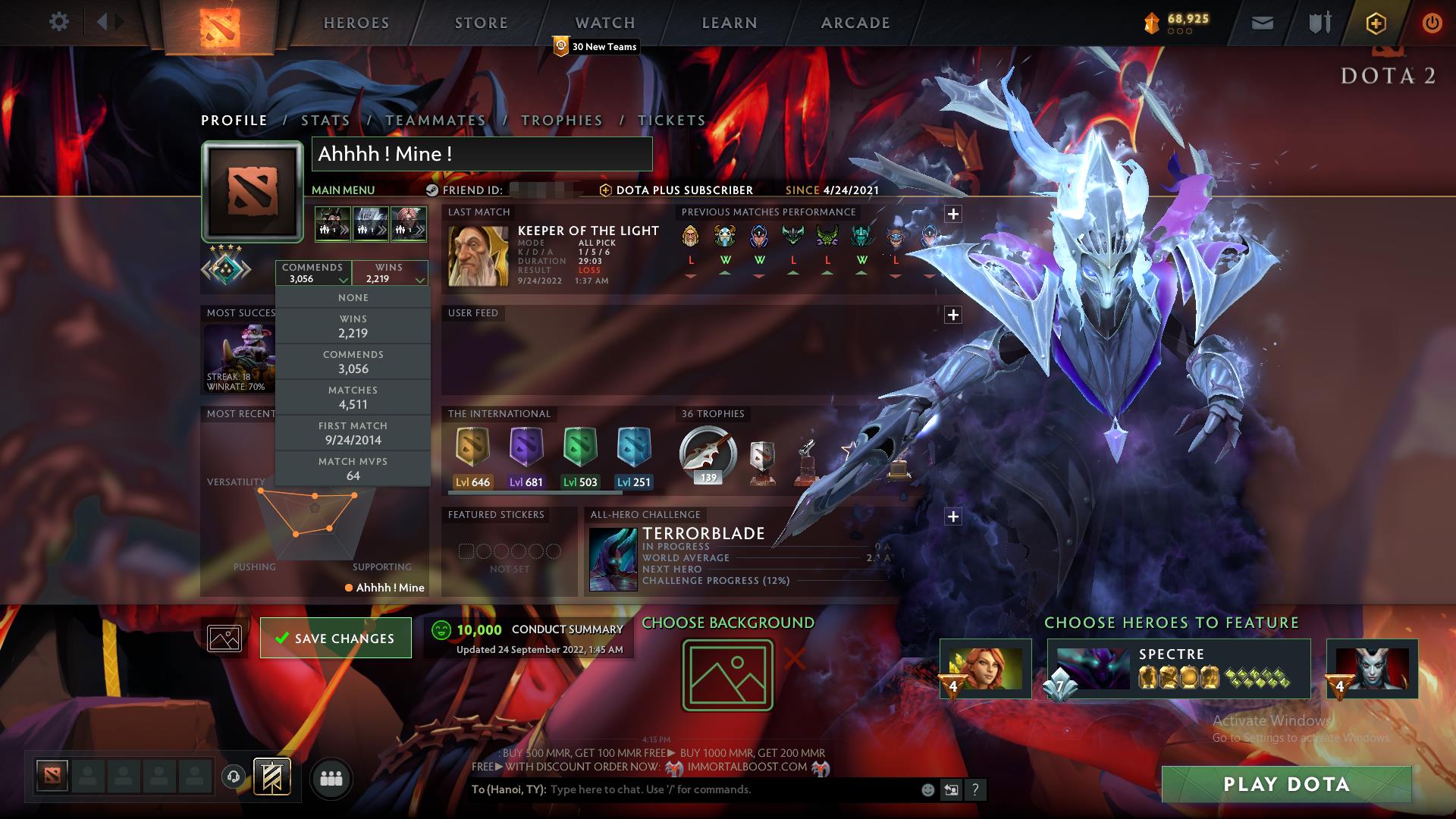Select MATCH MVPS in the open stat list
Image resolution: width=1456 pixels, height=819 pixels.
(353, 468)
